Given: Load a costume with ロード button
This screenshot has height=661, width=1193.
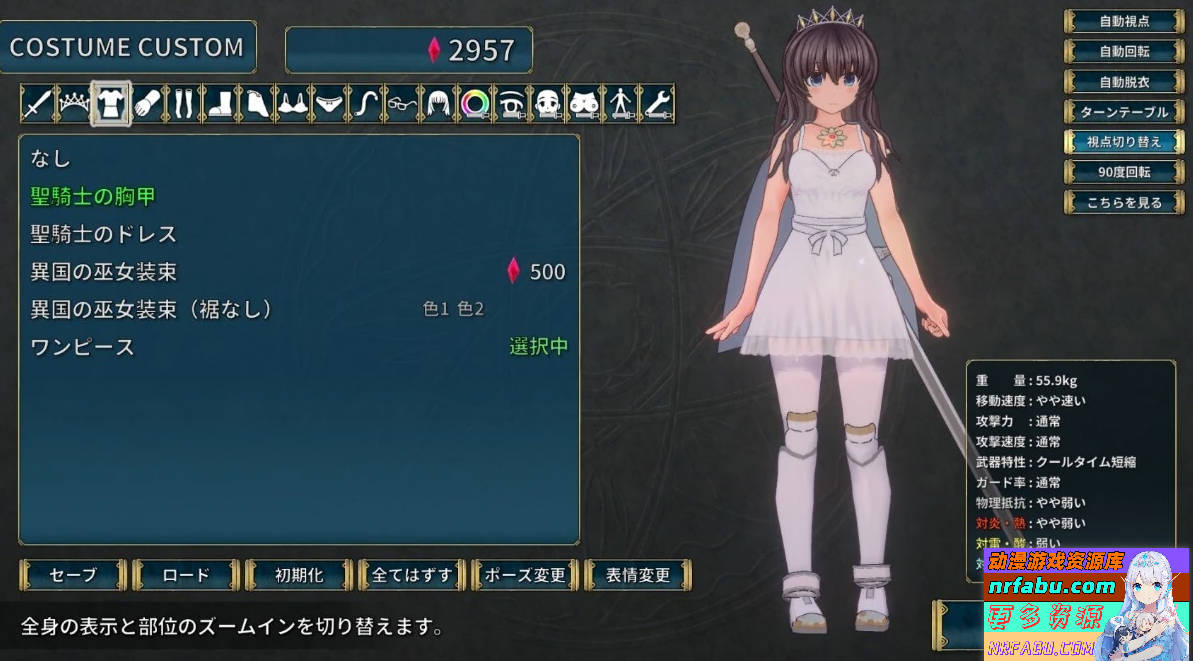Looking at the screenshot, I should [186, 575].
